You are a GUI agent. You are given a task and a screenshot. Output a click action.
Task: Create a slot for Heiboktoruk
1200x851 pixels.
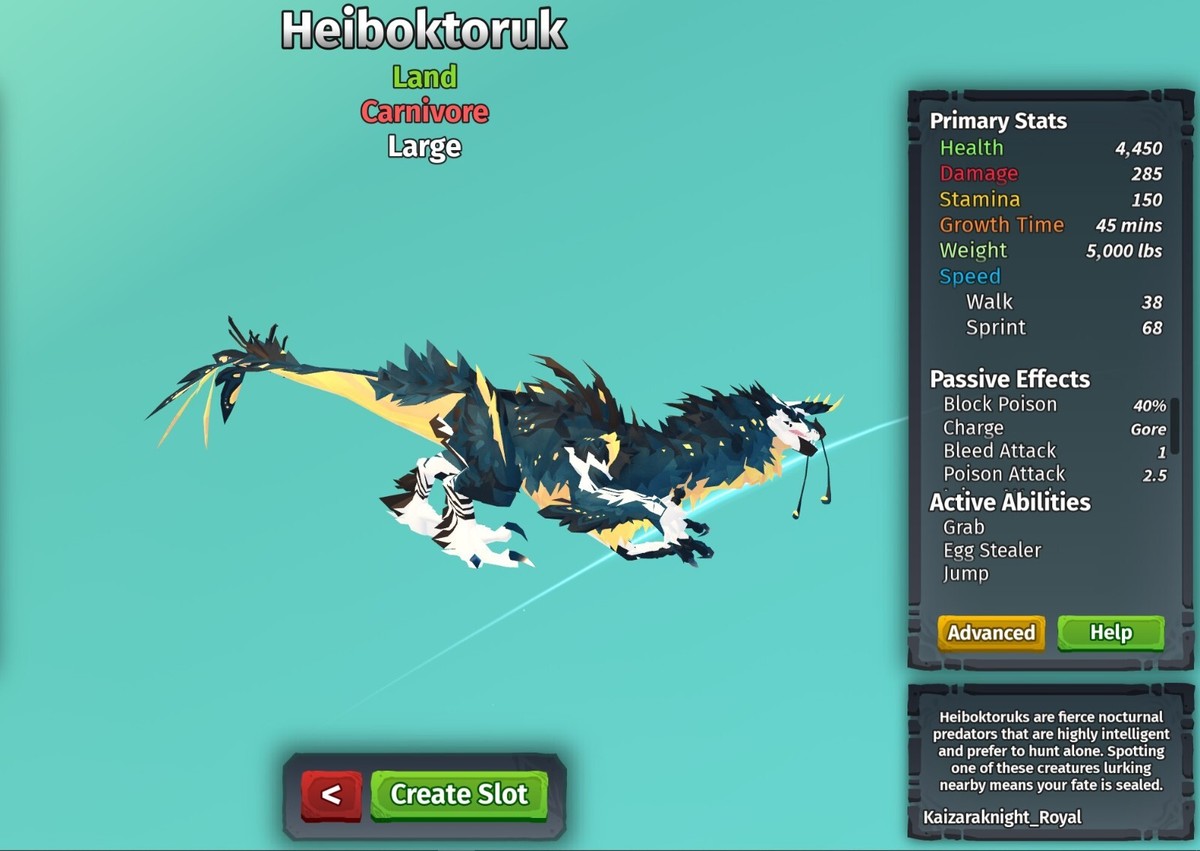point(459,795)
